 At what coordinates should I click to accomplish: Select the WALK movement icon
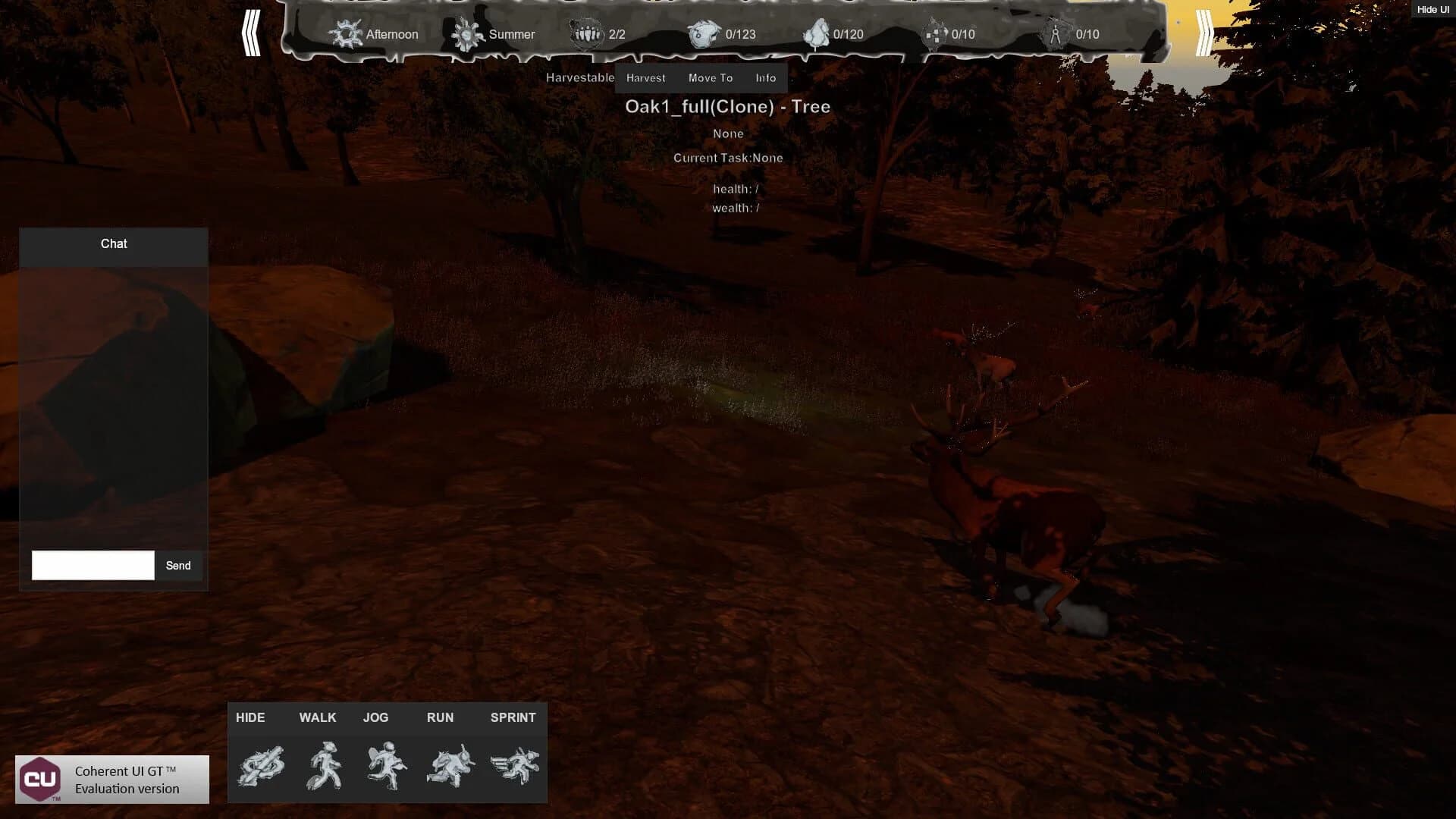point(325,766)
